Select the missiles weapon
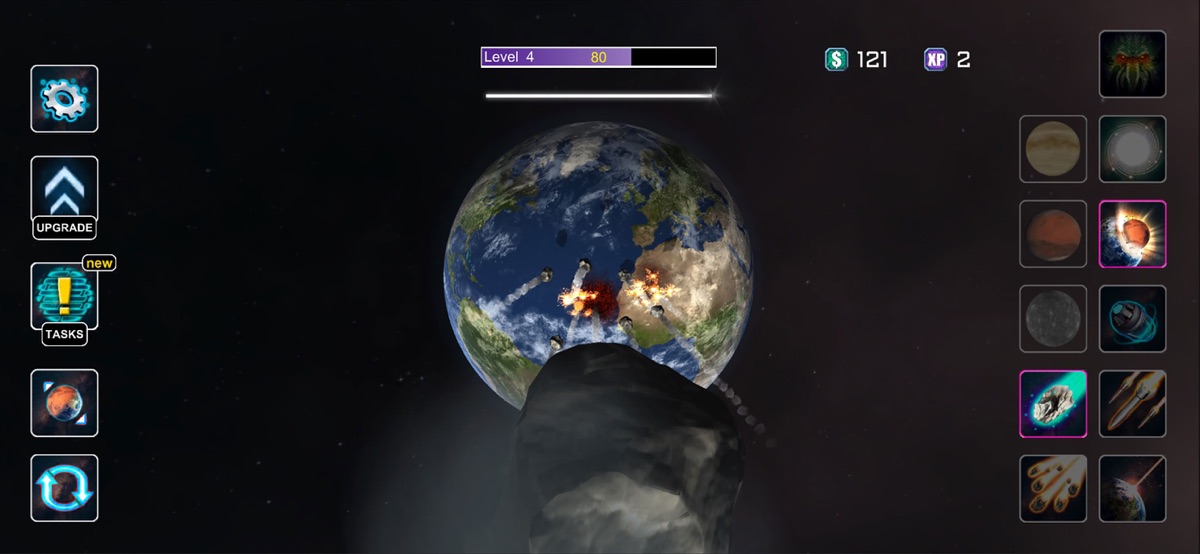1200x554 pixels. [x=1132, y=404]
